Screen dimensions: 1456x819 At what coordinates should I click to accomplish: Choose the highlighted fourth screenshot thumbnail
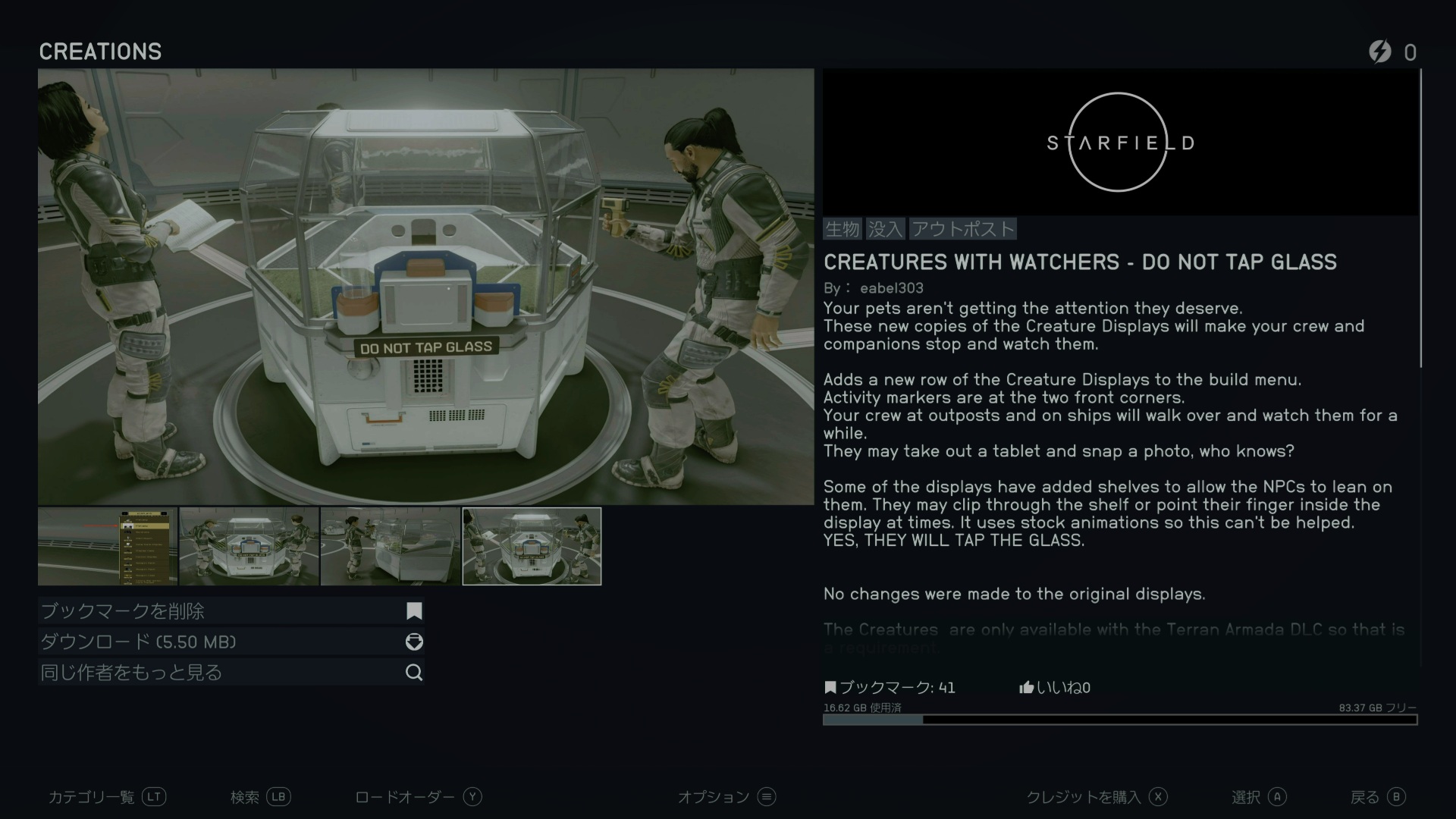click(532, 546)
